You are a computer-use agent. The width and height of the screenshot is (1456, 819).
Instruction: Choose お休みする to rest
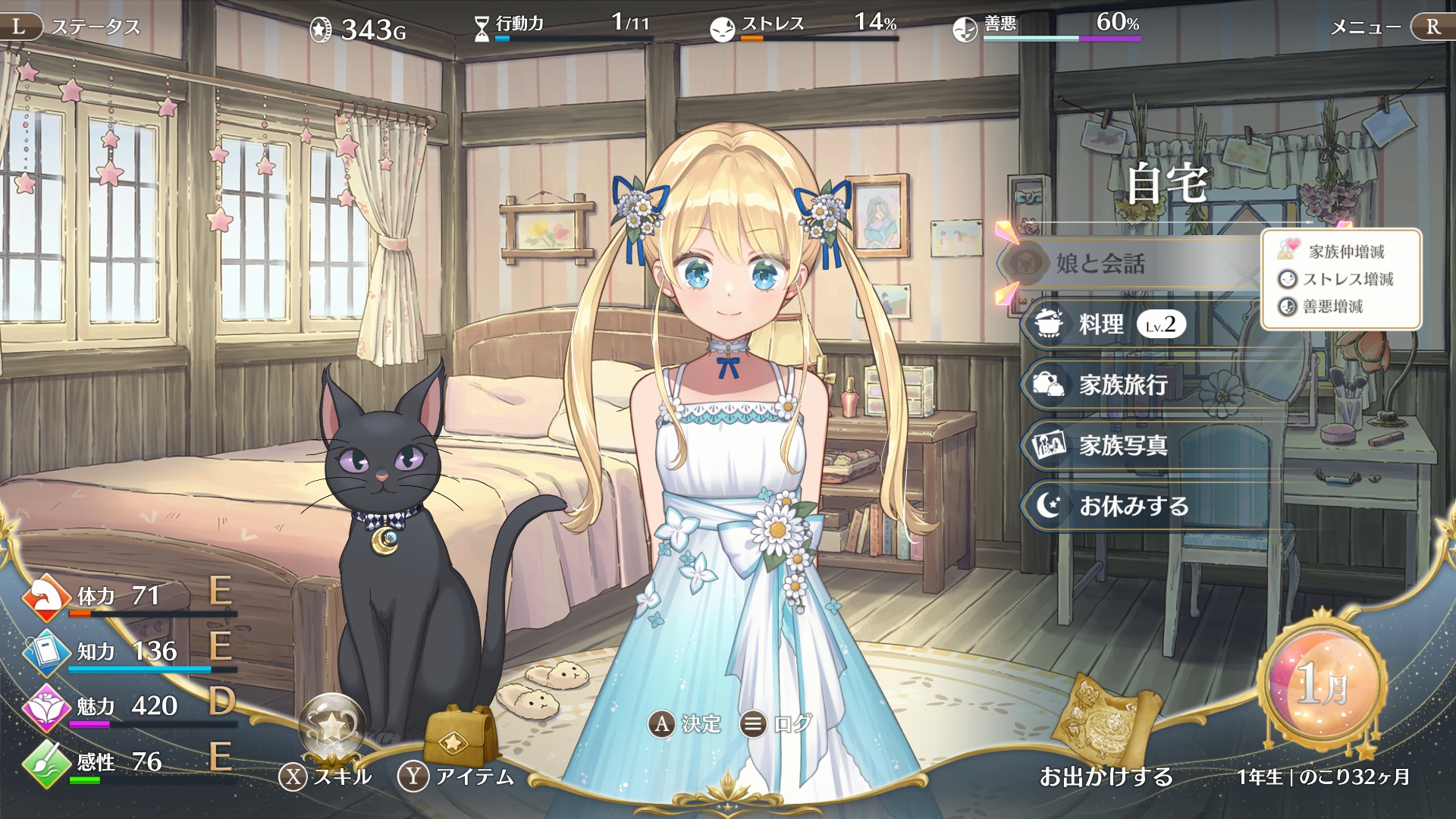pos(1133,506)
